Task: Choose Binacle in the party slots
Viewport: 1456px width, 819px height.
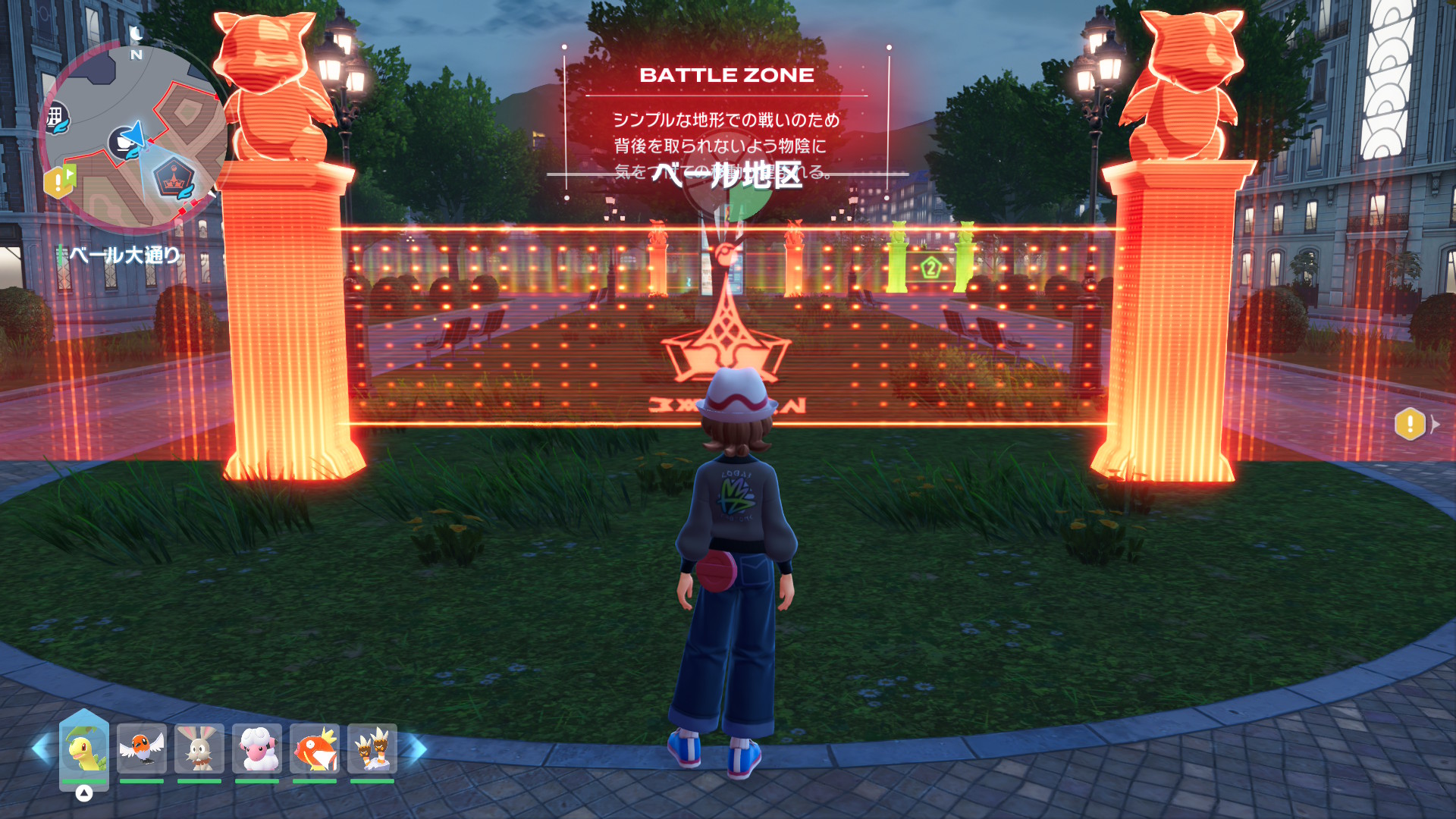Action: click(372, 749)
